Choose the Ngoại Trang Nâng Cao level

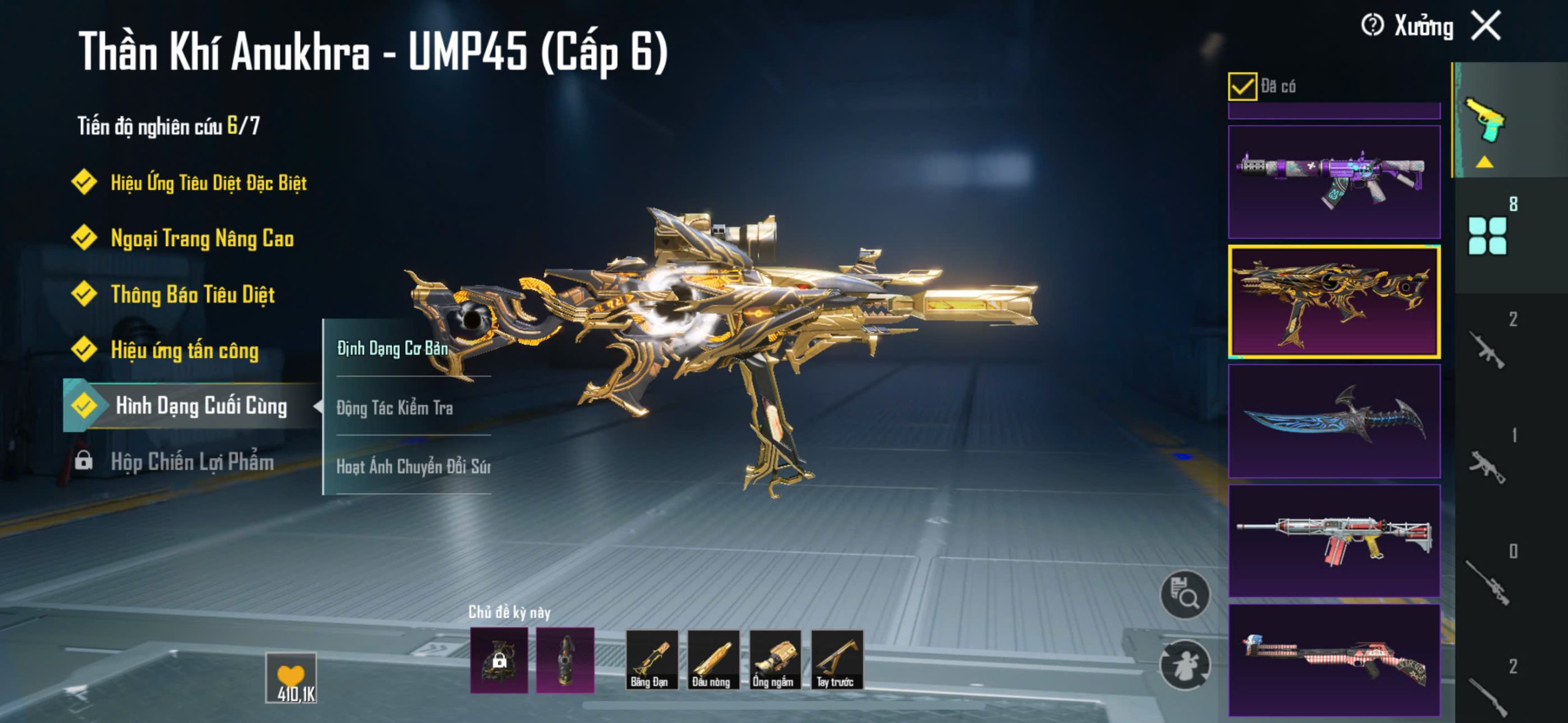pyautogui.click(x=202, y=238)
